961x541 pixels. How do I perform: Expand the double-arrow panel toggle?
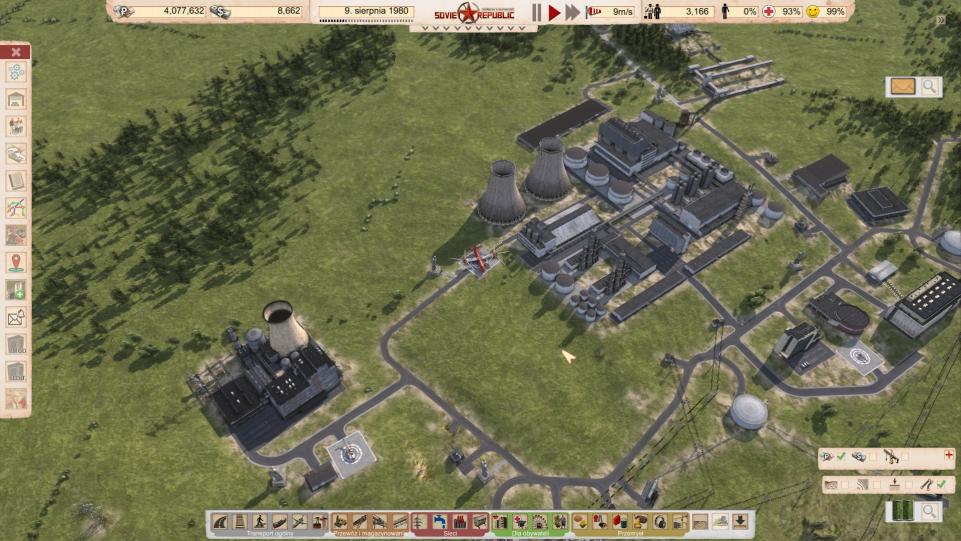(x=941, y=20)
